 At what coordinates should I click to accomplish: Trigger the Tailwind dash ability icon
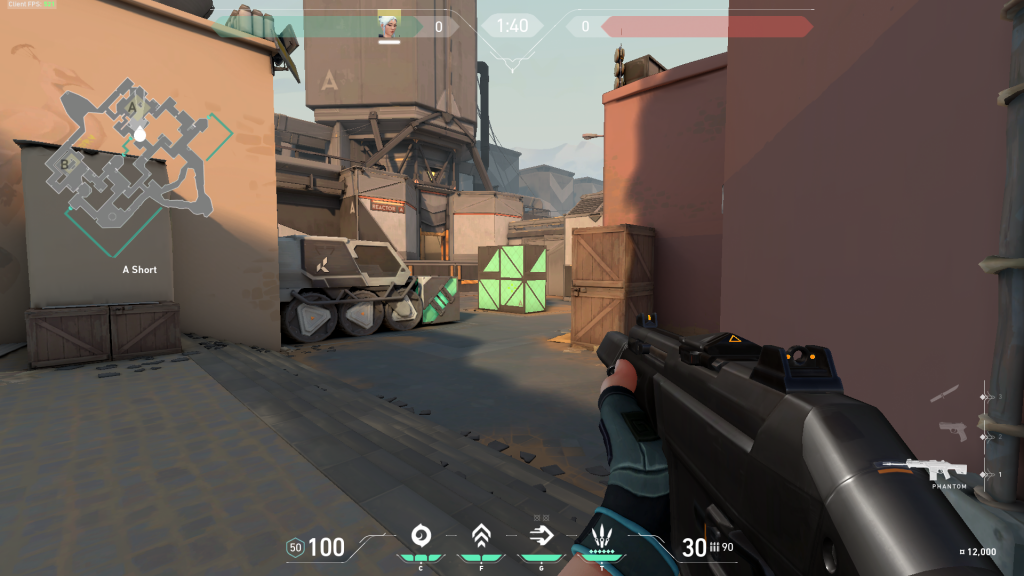coord(541,535)
